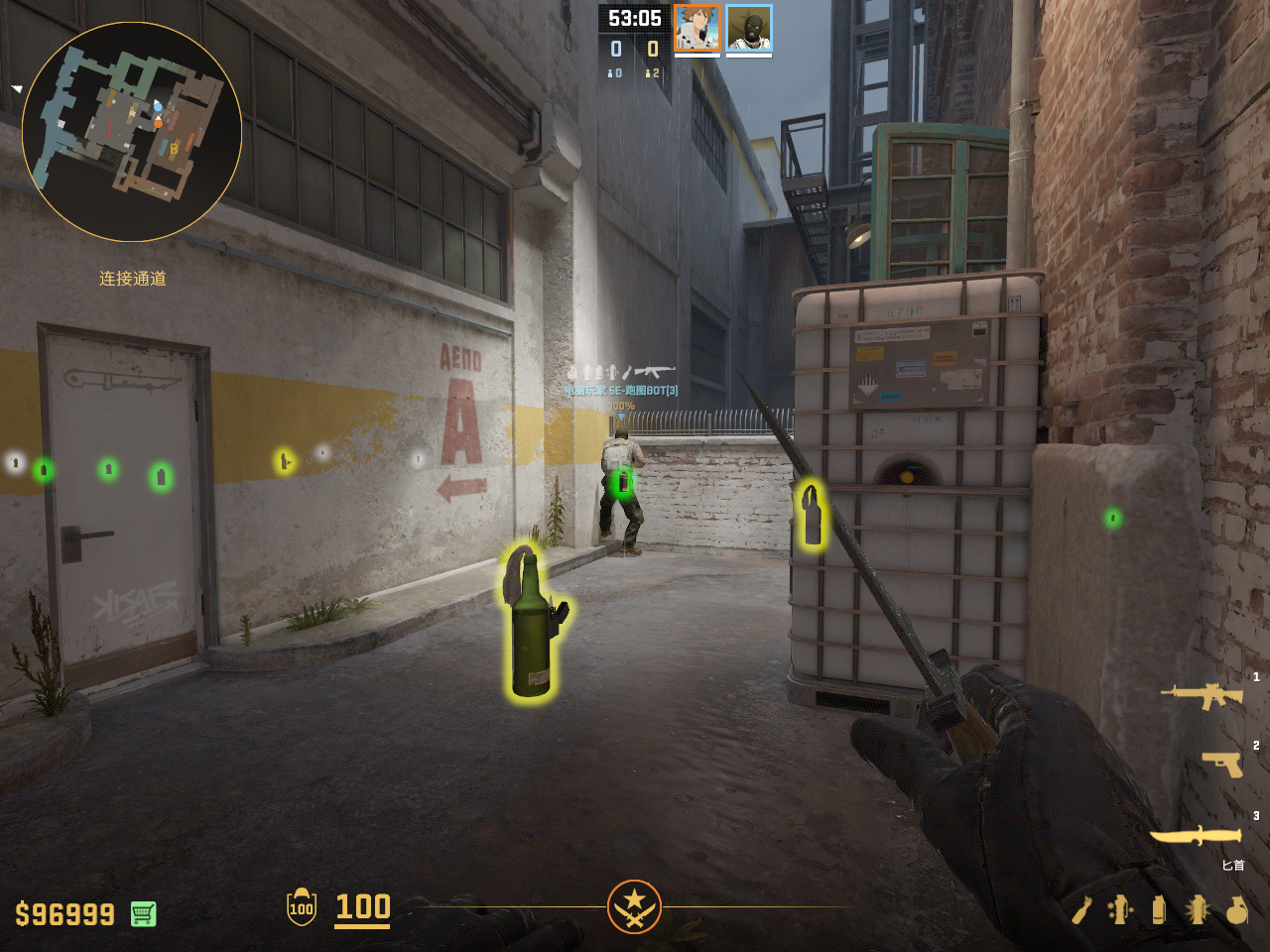Click the armor helmet shield icon
Screen dimensions: 1270x952
302,907
